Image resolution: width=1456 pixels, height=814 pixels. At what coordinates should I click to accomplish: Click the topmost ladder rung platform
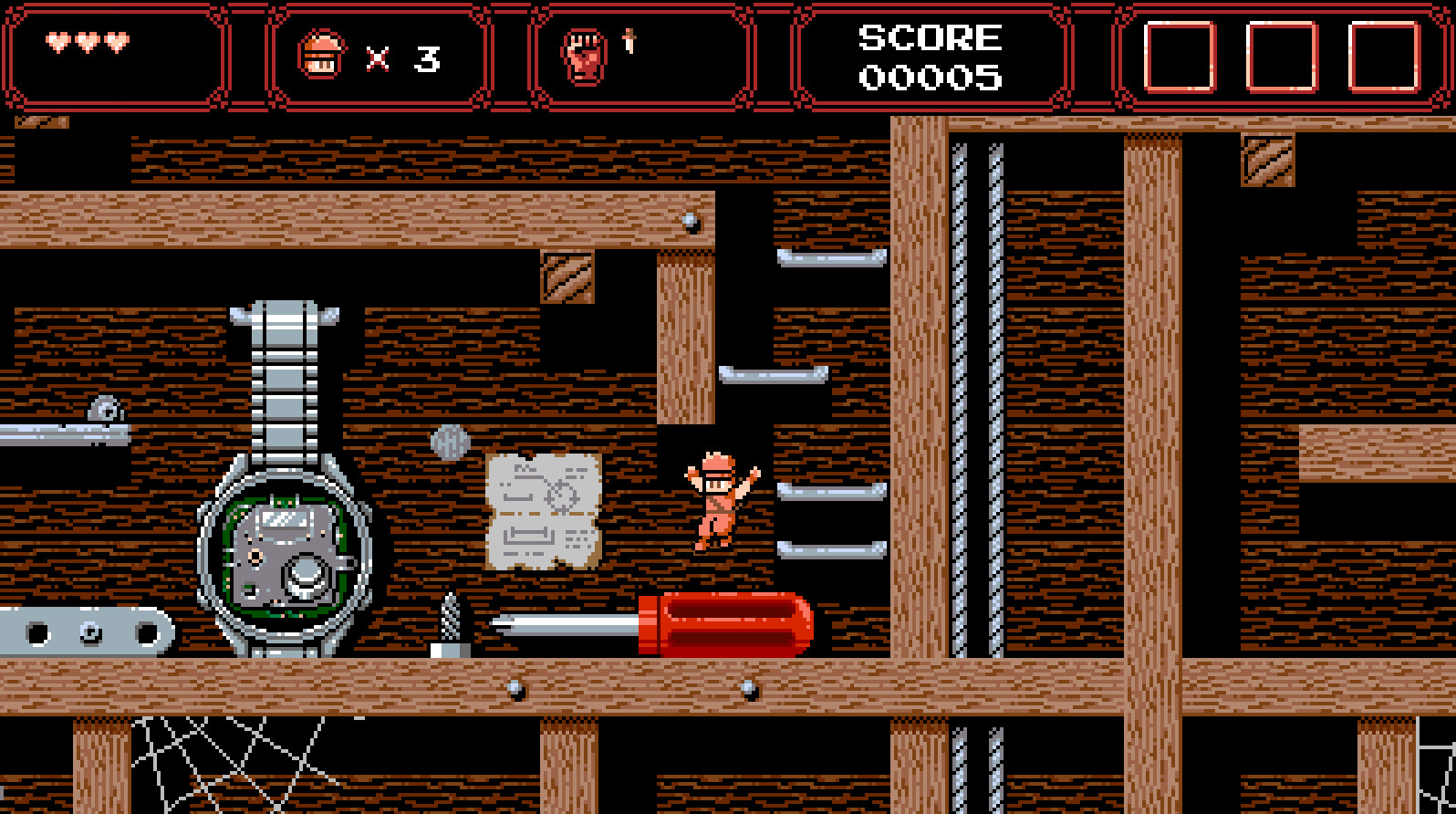click(828, 258)
